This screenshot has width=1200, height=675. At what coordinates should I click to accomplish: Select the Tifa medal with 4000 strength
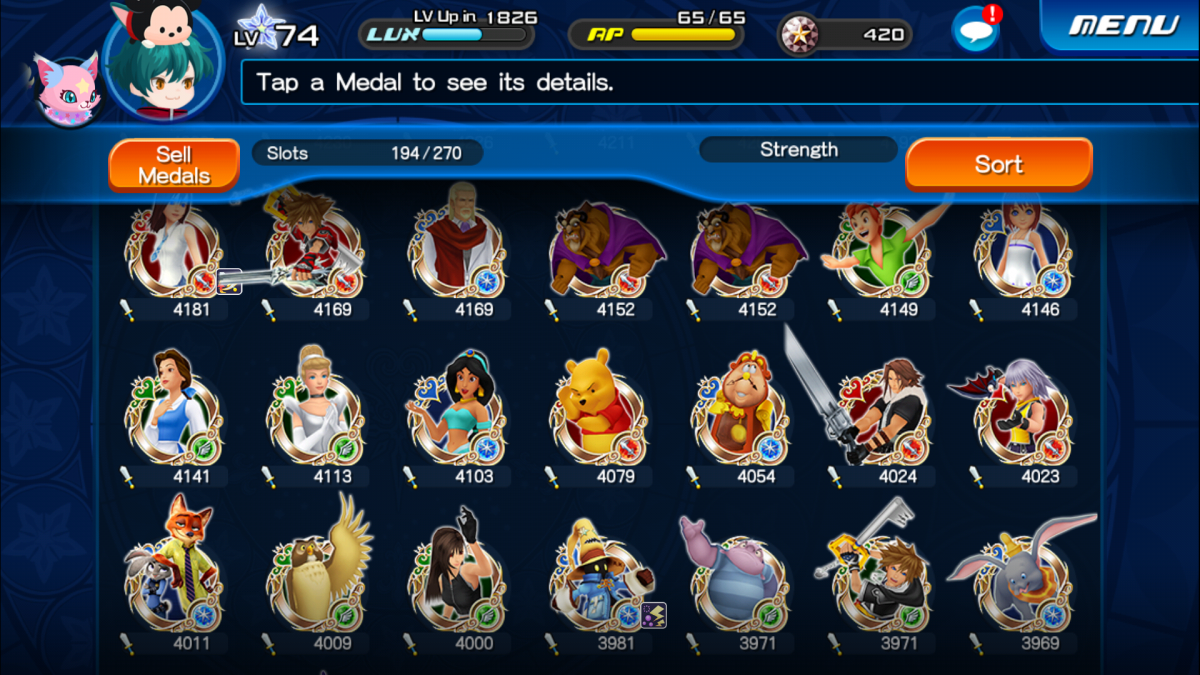tap(455, 580)
